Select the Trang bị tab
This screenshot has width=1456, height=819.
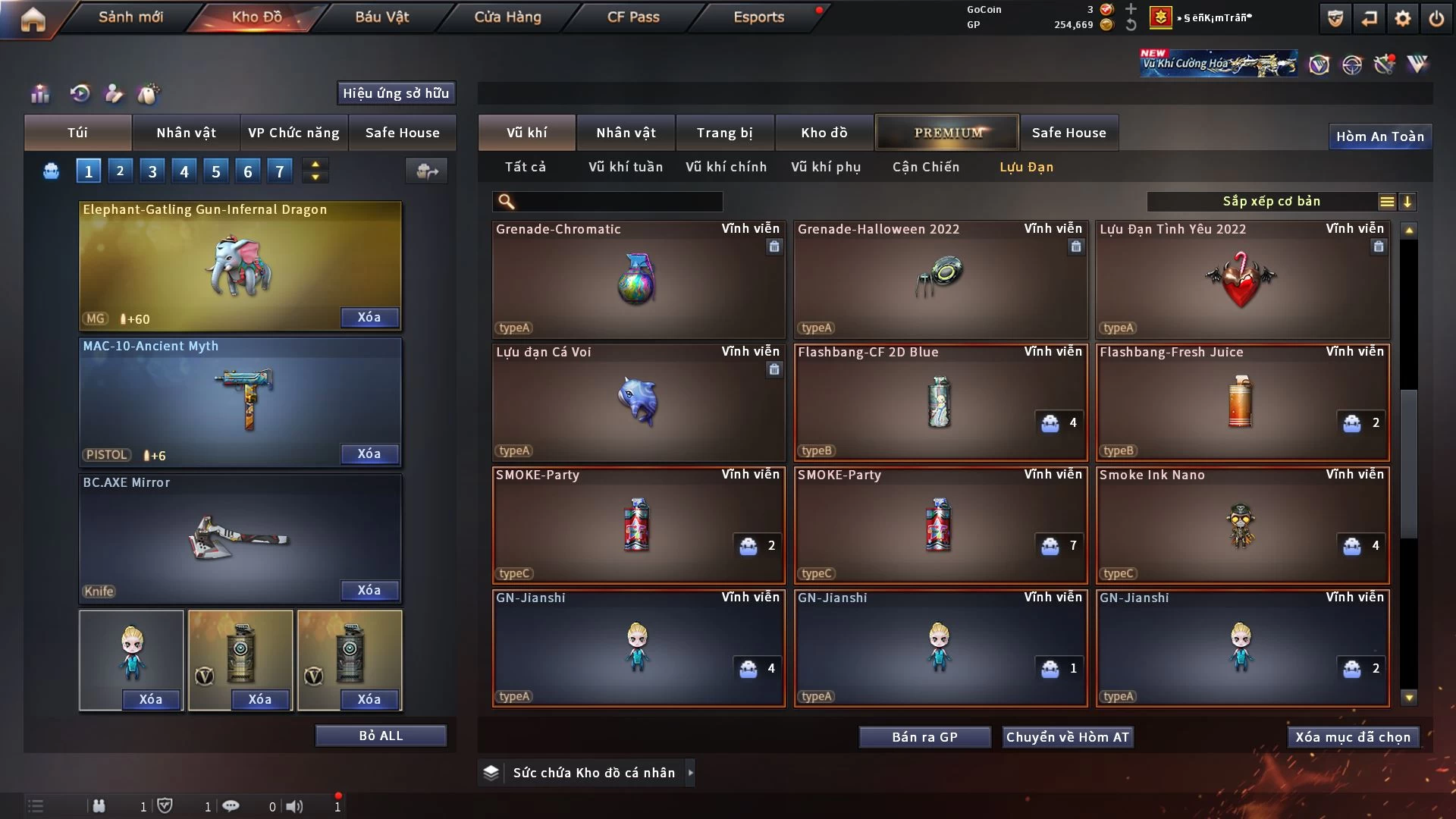[x=724, y=133]
